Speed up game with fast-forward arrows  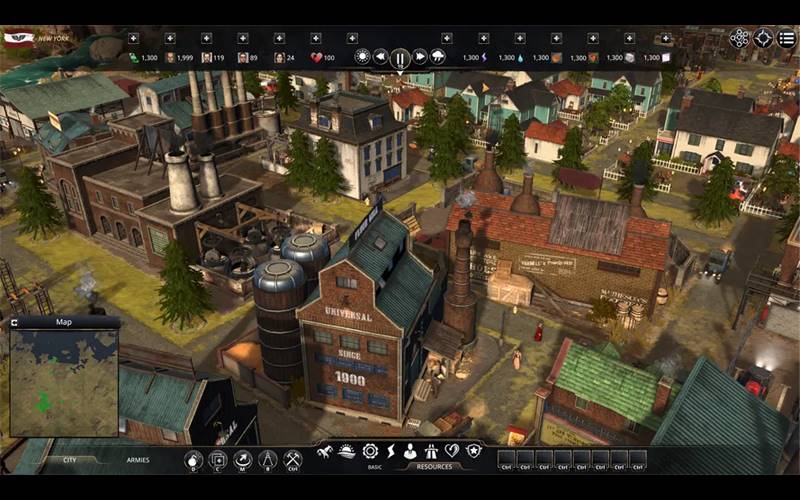420,57
